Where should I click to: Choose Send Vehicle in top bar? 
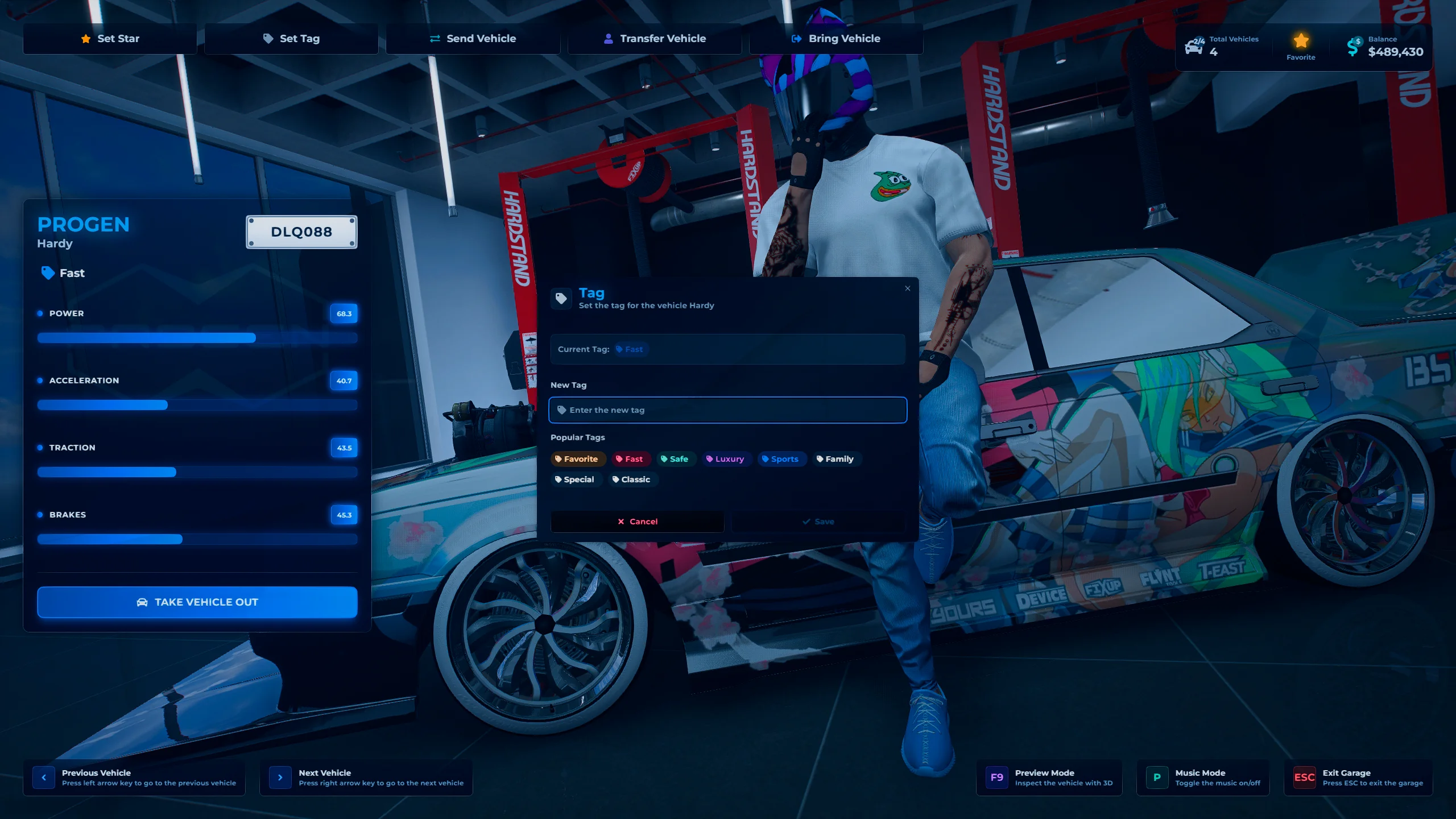pyautogui.click(x=473, y=39)
